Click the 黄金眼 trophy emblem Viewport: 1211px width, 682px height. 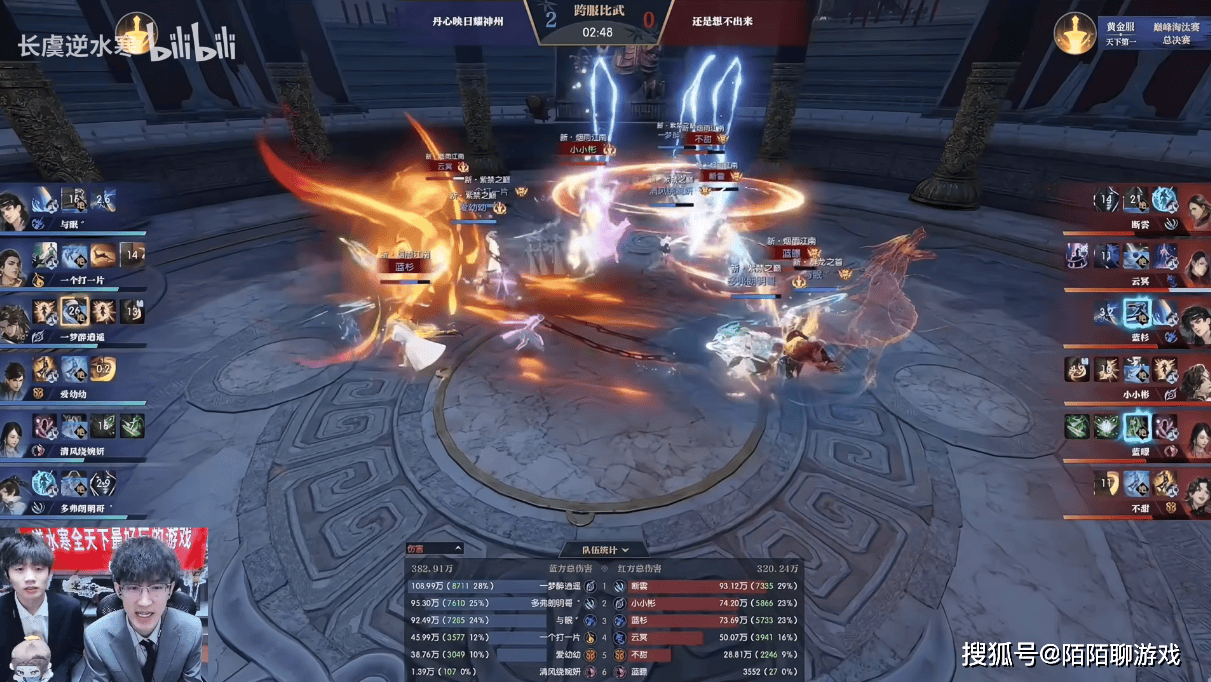click(1077, 32)
